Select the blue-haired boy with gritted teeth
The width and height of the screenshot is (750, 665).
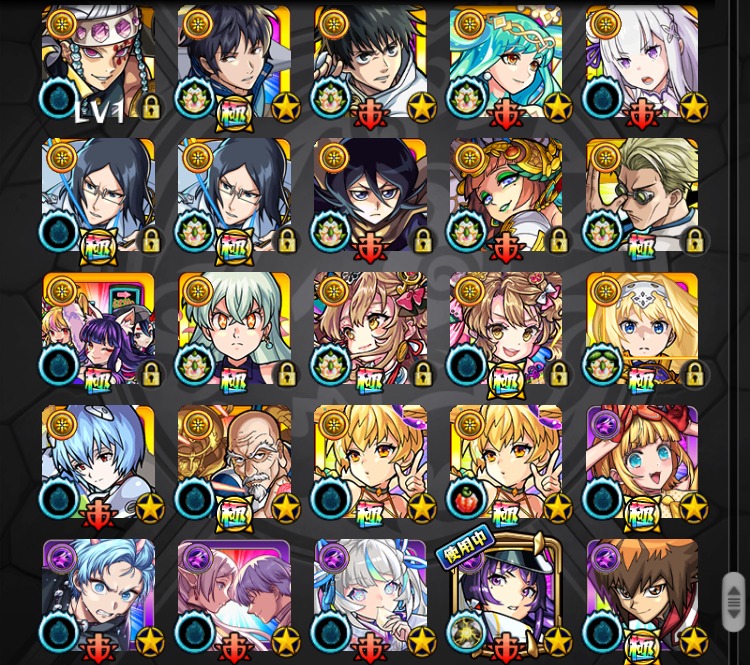click(98, 597)
